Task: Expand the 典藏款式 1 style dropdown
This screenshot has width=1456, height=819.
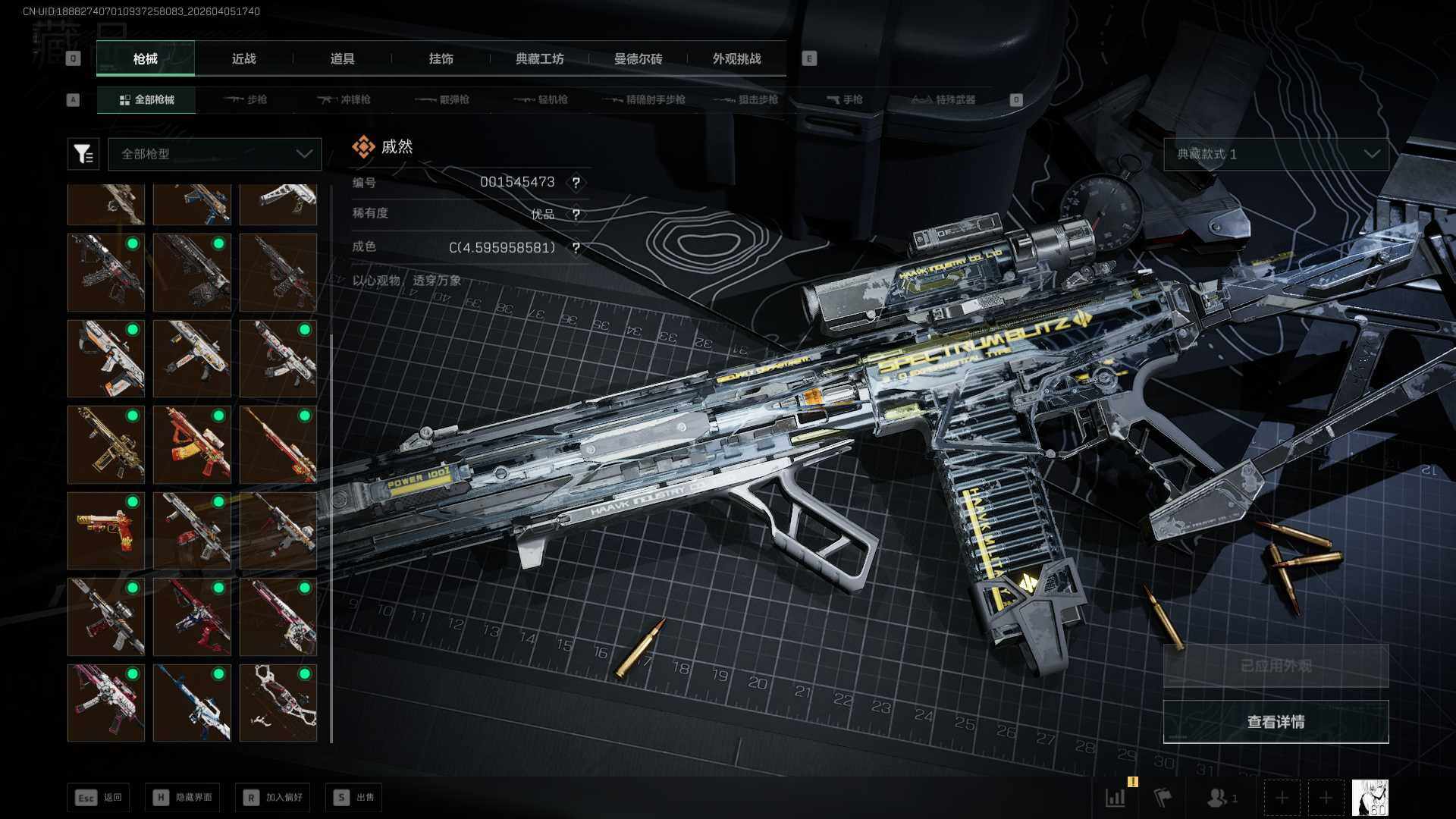Action: [x=1276, y=154]
